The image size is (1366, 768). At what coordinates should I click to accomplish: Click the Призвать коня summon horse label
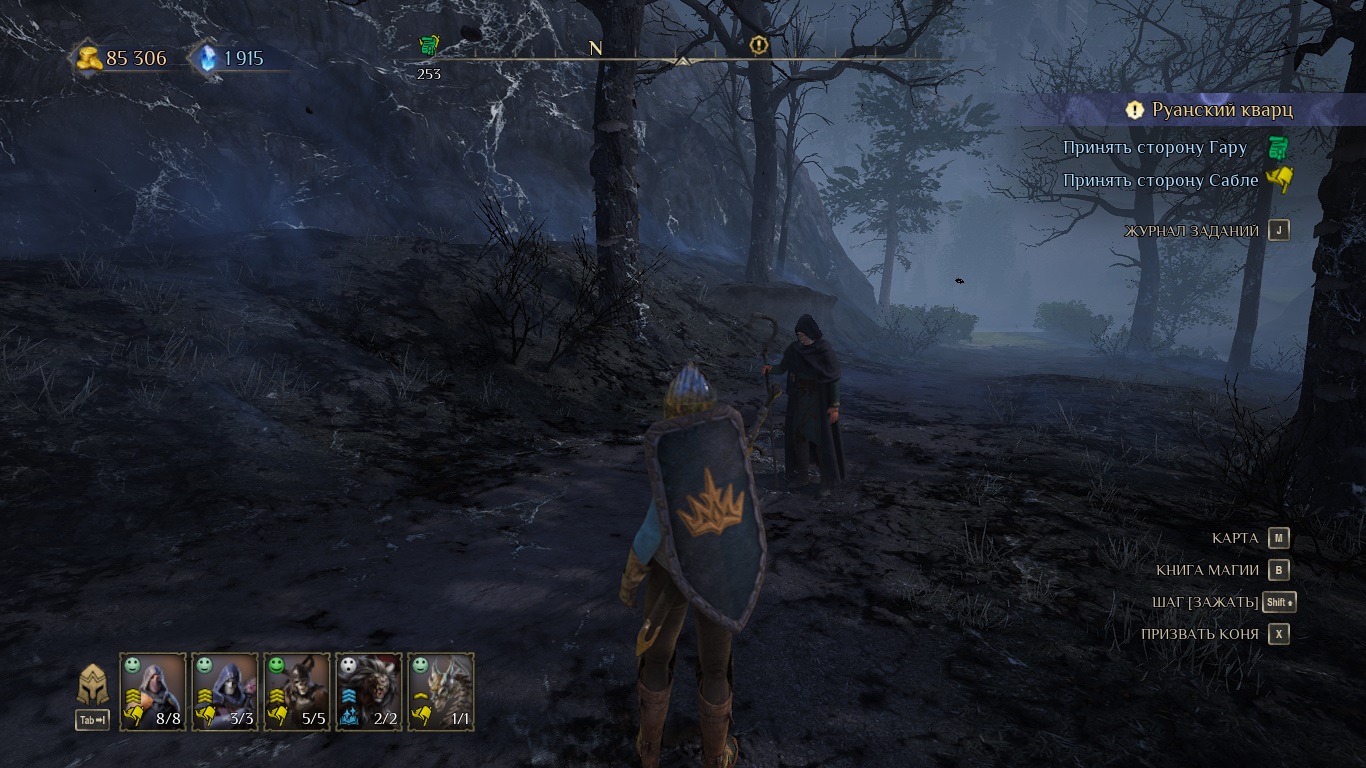pos(1199,634)
